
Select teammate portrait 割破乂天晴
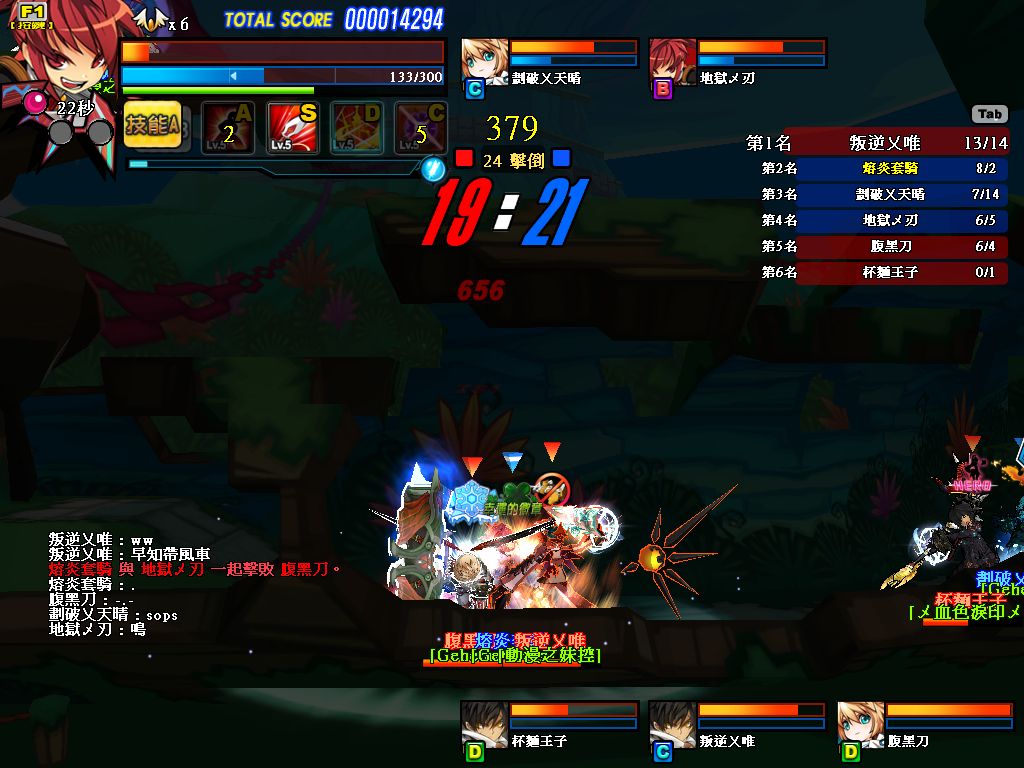tap(483, 60)
